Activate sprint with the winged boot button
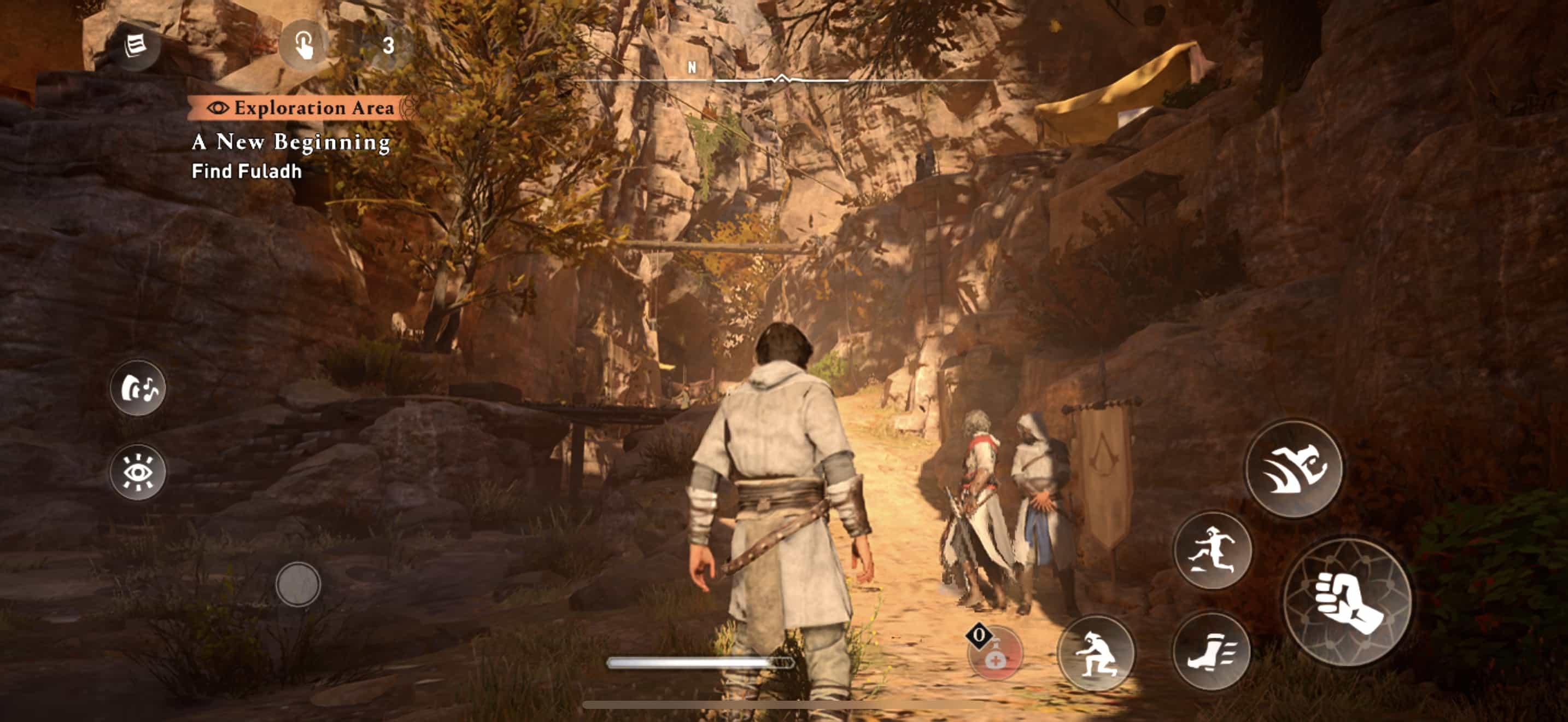This screenshot has width=1568, height=722. point(1210,652)
